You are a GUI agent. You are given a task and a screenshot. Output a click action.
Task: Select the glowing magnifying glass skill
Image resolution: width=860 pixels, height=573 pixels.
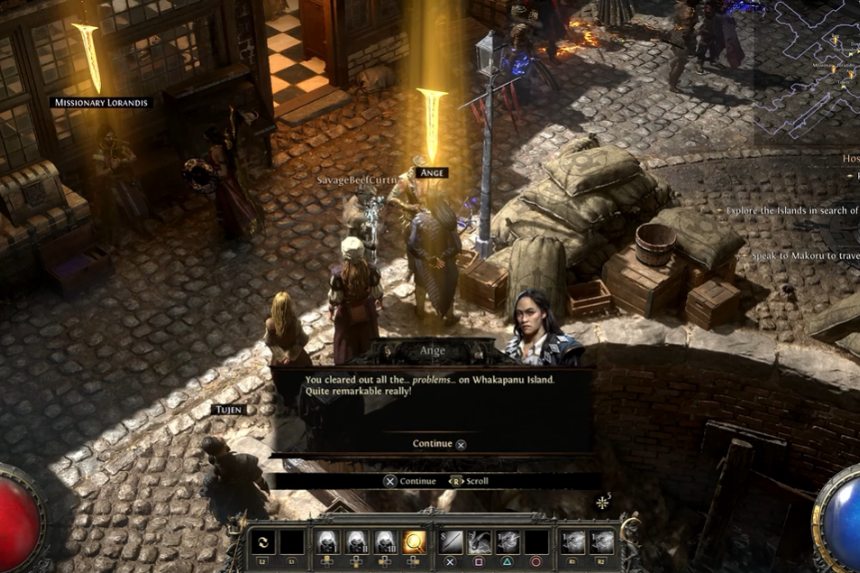[413, 542]
